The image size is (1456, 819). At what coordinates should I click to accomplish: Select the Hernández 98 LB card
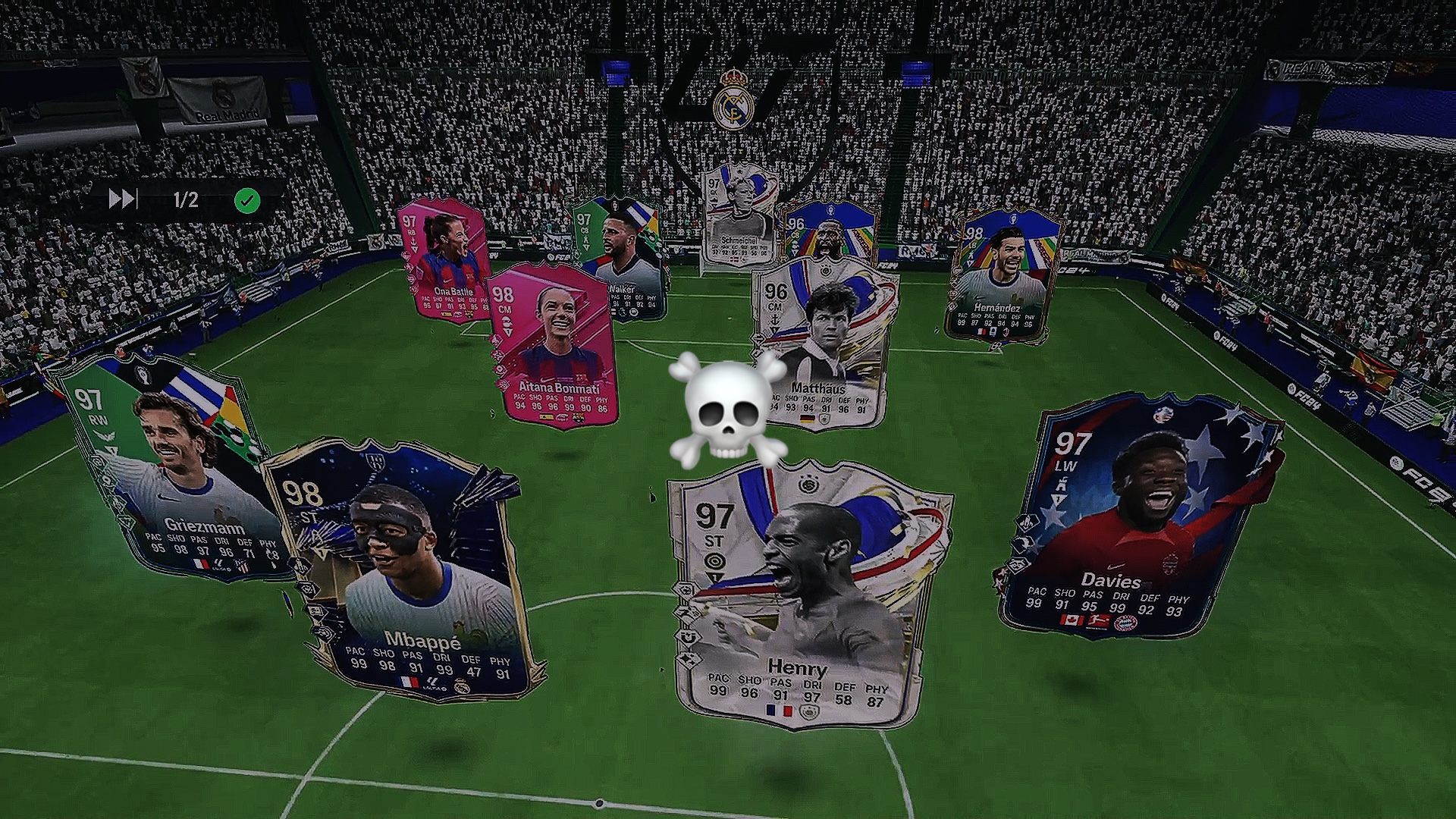[x=1001, y=277]
